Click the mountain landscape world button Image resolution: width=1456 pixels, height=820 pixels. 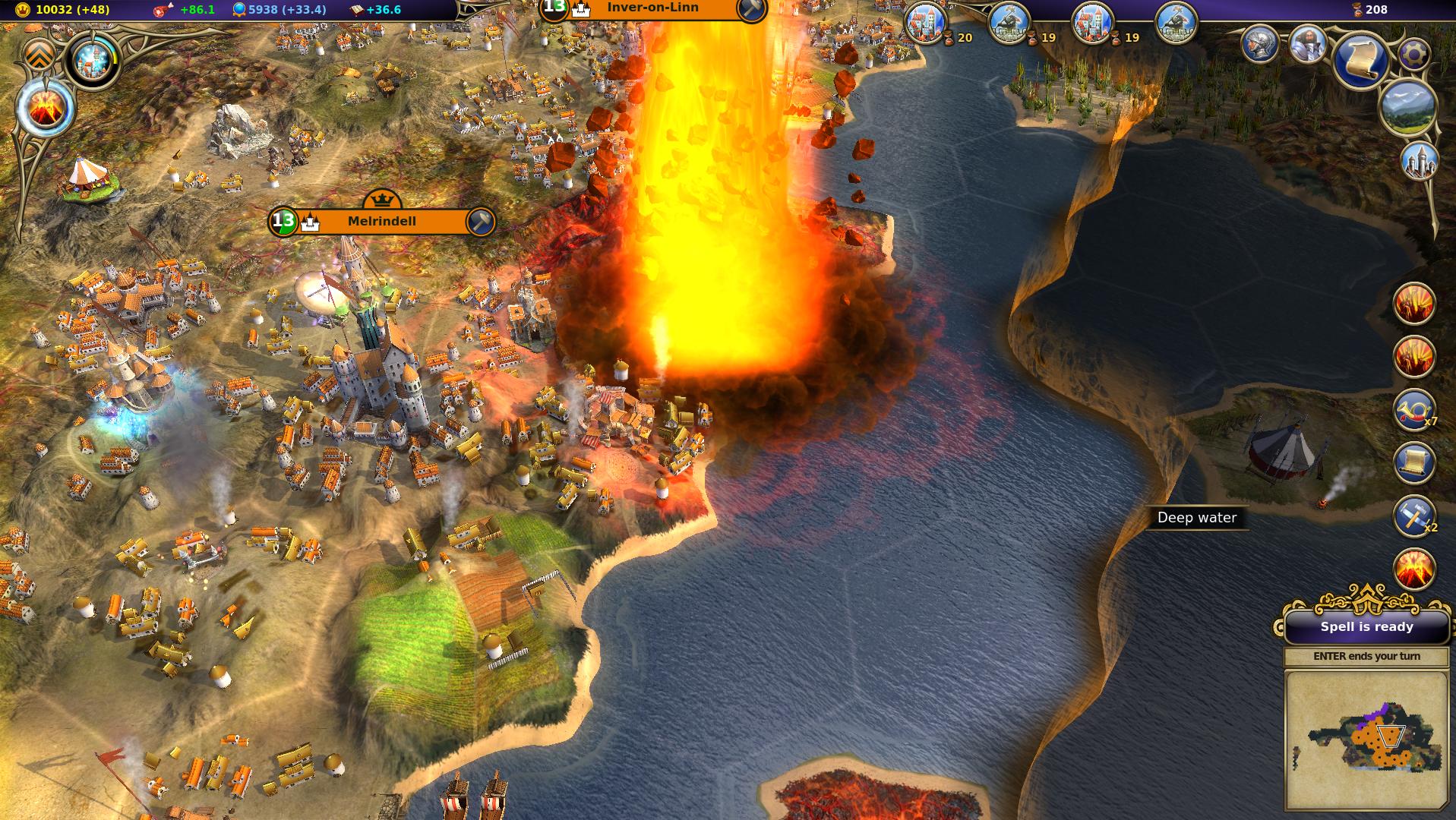tap(1409, 109)
